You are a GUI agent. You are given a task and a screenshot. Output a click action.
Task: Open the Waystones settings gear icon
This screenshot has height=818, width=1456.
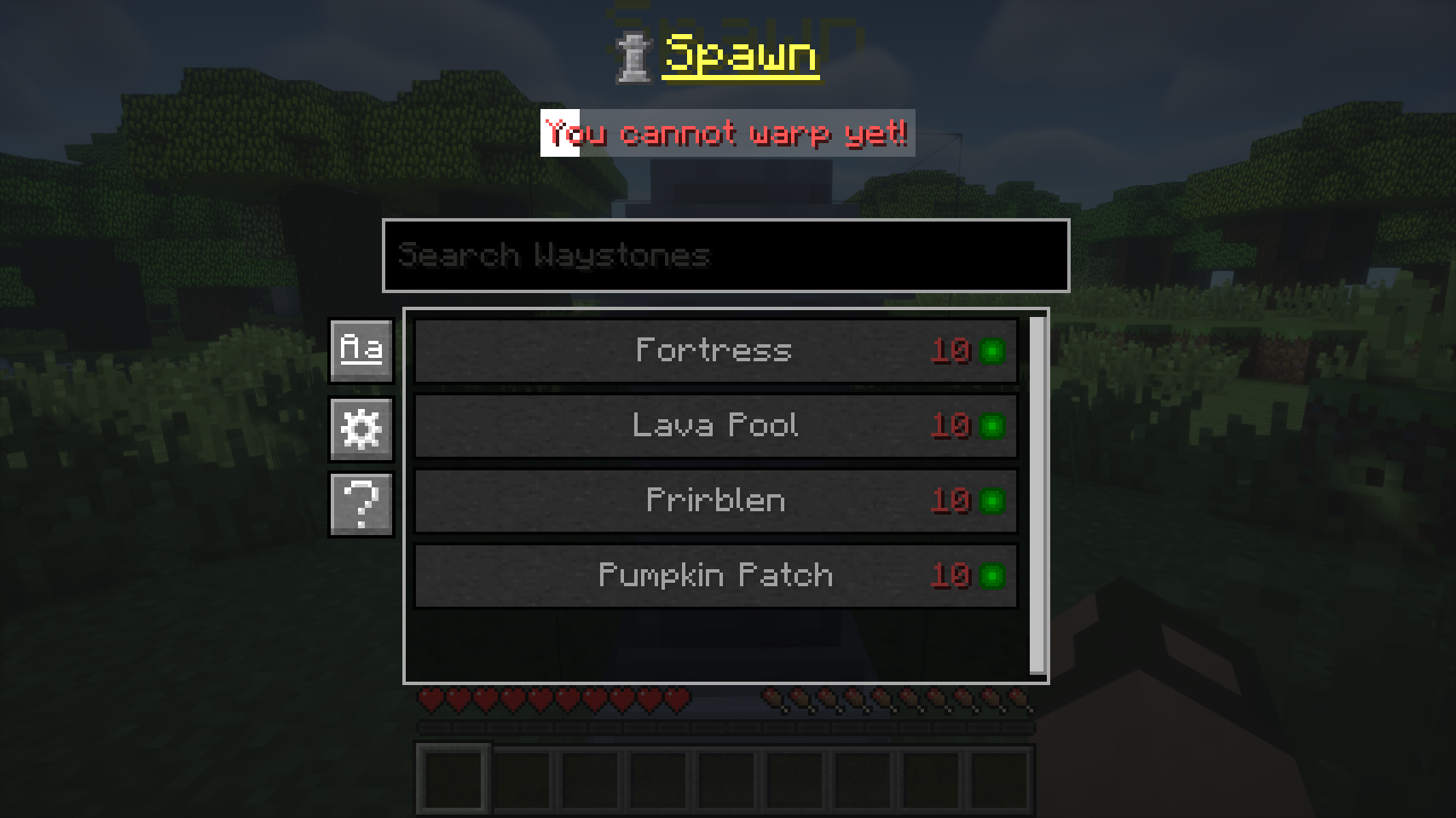(x=360, y=428)
